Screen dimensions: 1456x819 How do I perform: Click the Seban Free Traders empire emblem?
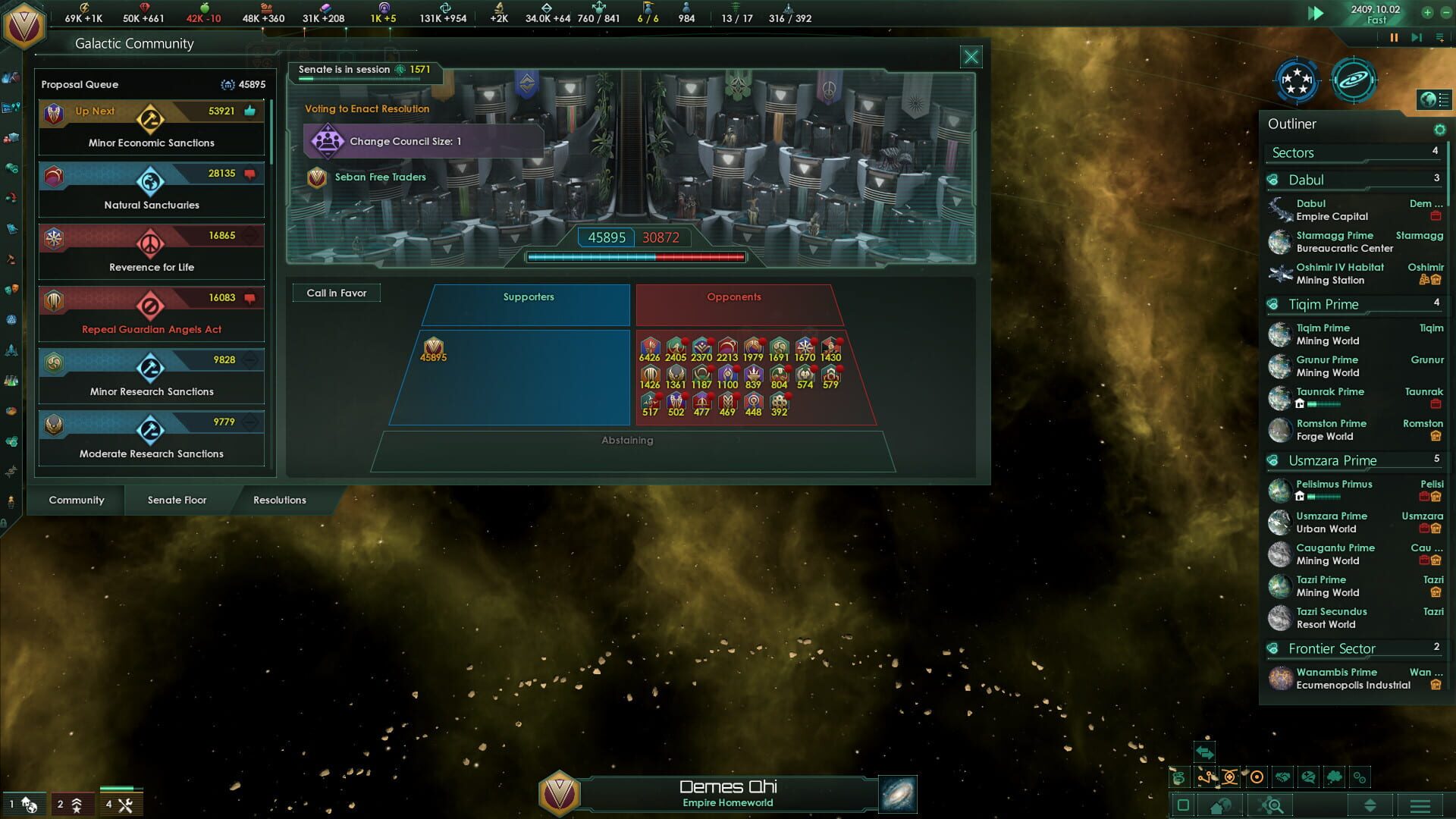[x=318, y=177]
